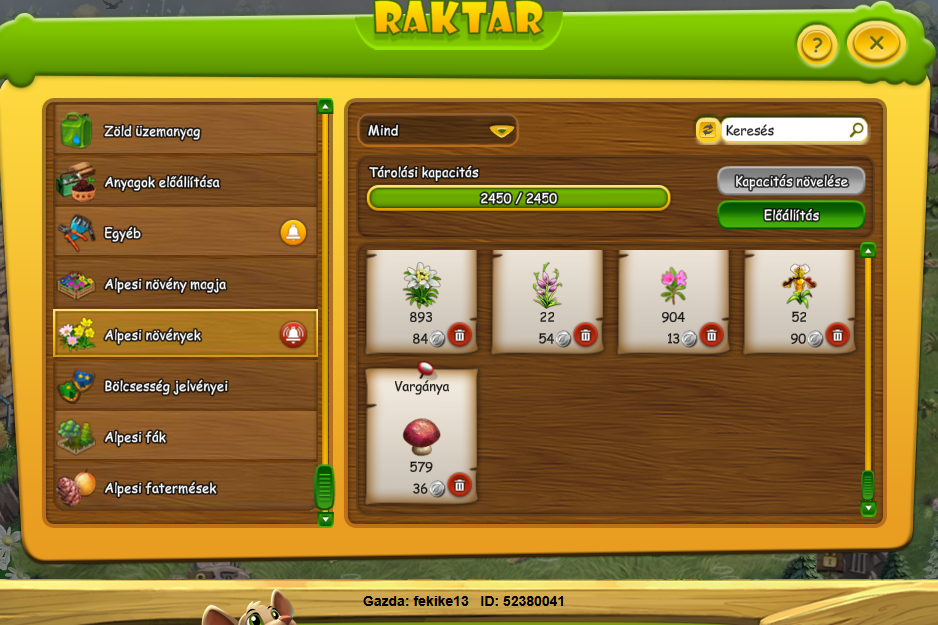Image resolution: width=938 pixels, height=625 pixels.
Task: Open the help question mark button
Action: pyautogui.click(x=816, y=45)
